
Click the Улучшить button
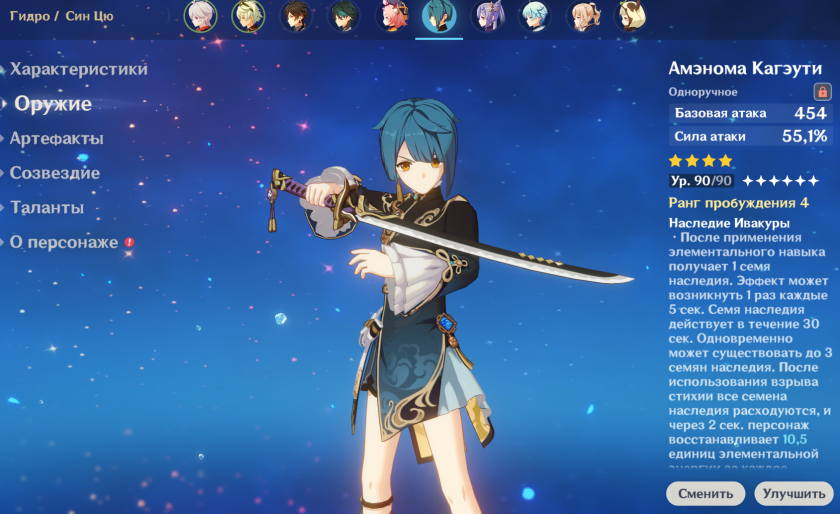792,493
